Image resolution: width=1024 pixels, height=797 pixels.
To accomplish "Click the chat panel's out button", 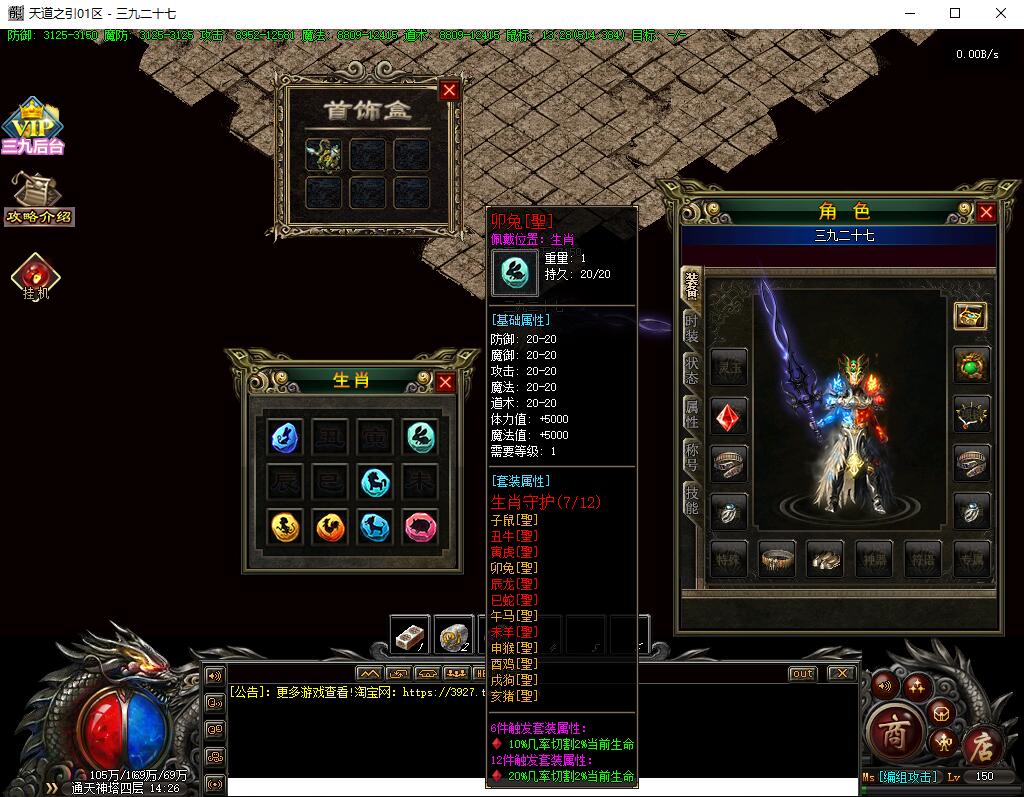I will point(802,673).
